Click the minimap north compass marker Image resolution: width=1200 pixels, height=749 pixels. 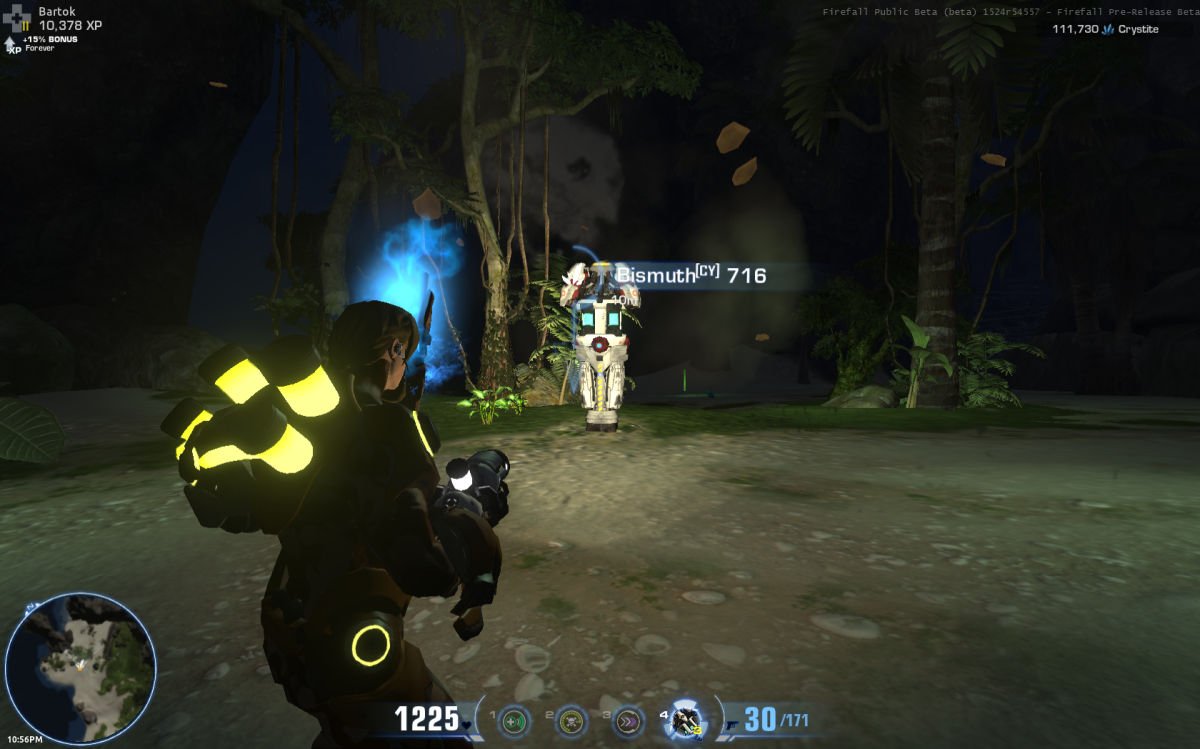(x=32, y=606)
